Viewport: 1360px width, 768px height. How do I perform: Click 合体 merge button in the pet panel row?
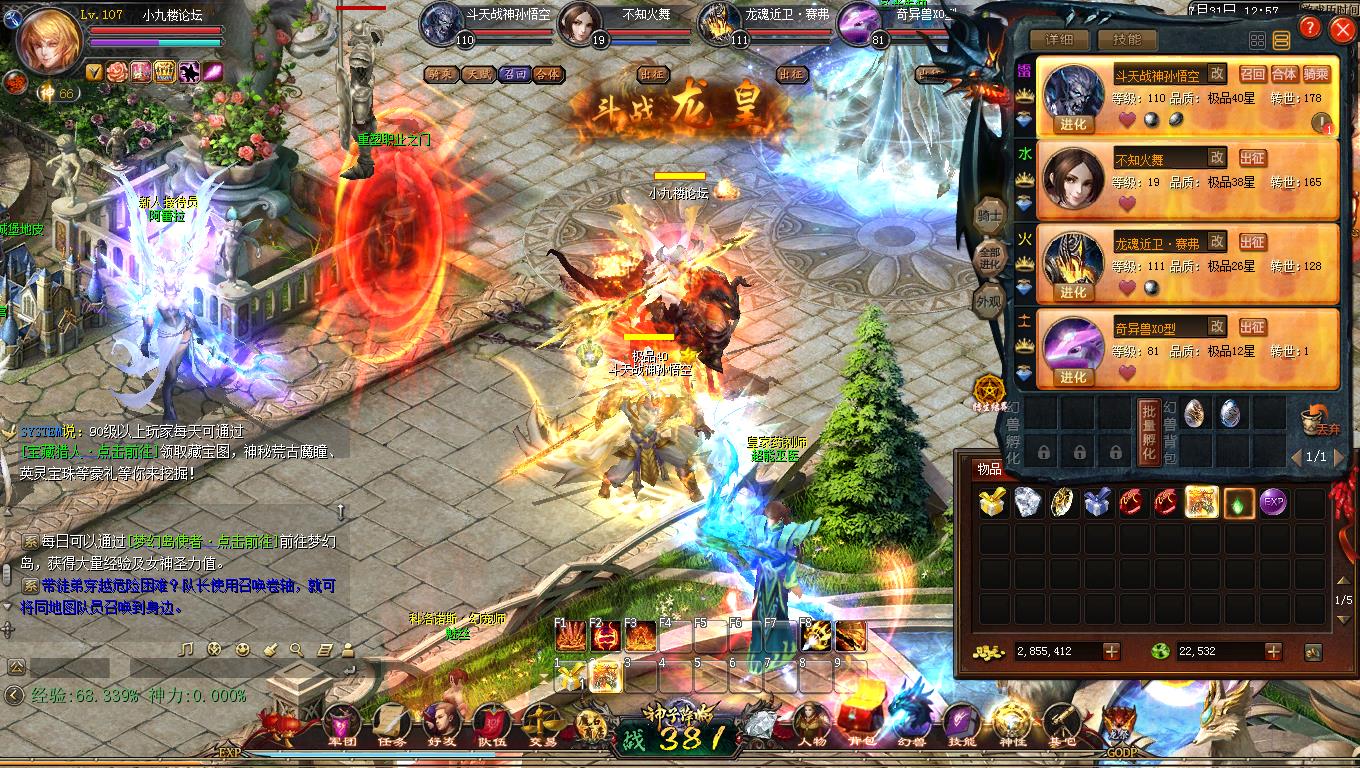coord(1284,74)
